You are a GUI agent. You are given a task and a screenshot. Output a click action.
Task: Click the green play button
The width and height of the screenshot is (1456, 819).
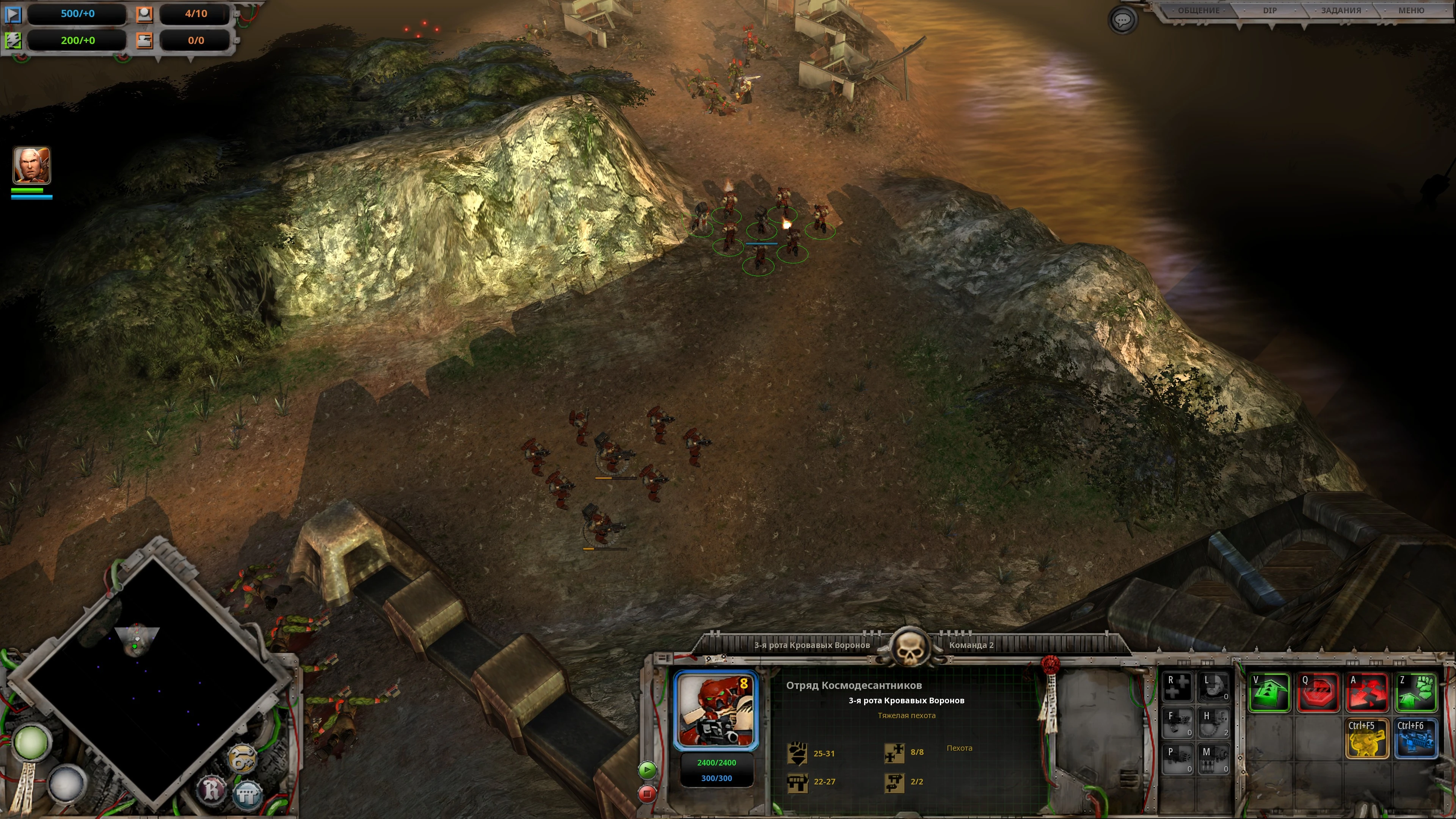(647, 769)
